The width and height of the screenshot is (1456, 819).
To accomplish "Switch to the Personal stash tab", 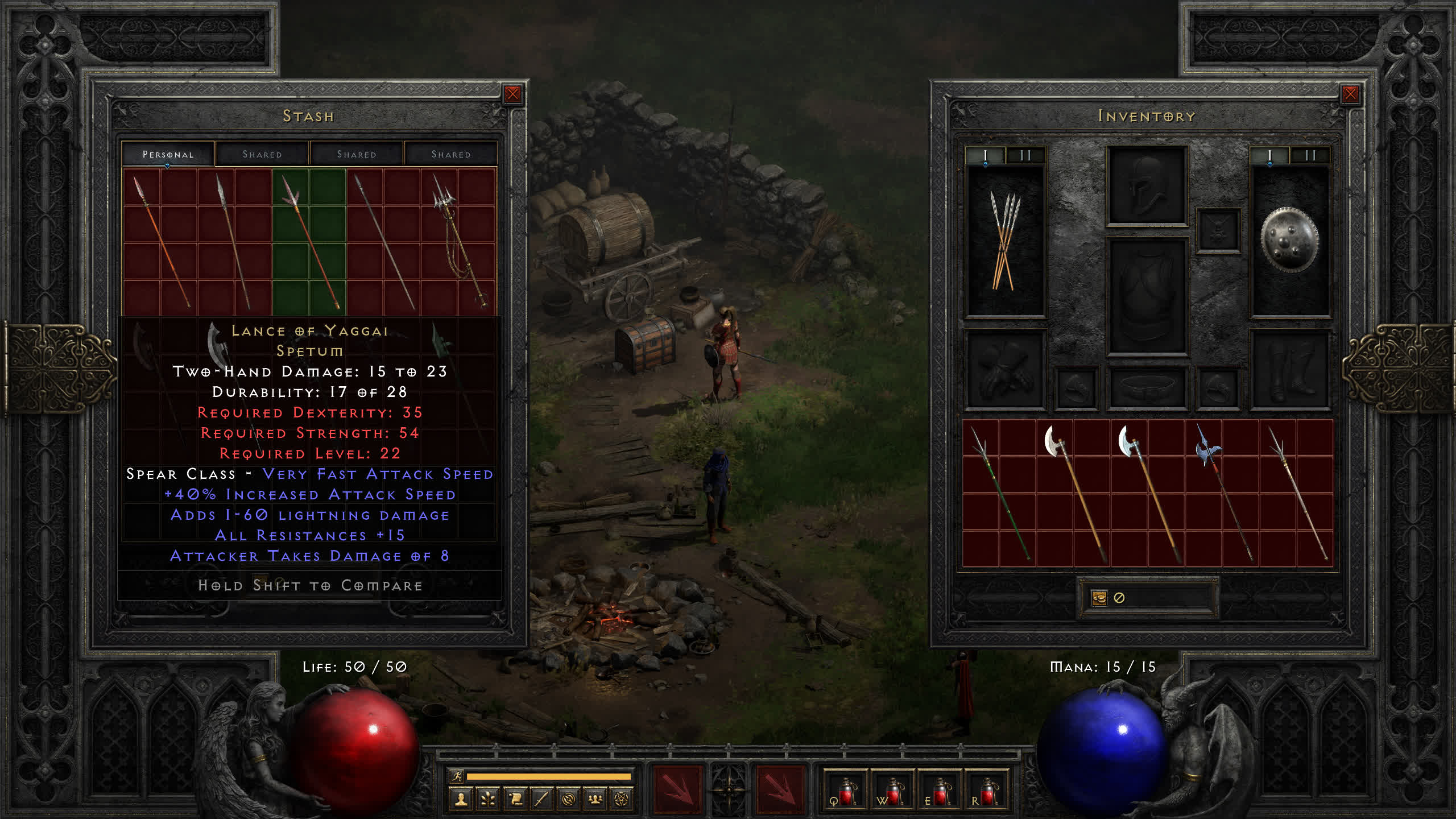I will [x=168, y=154].
